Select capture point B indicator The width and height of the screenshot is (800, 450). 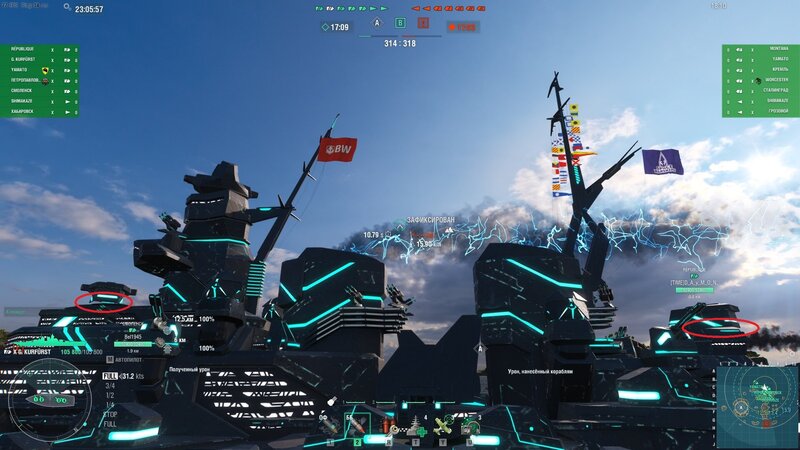(x=400, y=22)
